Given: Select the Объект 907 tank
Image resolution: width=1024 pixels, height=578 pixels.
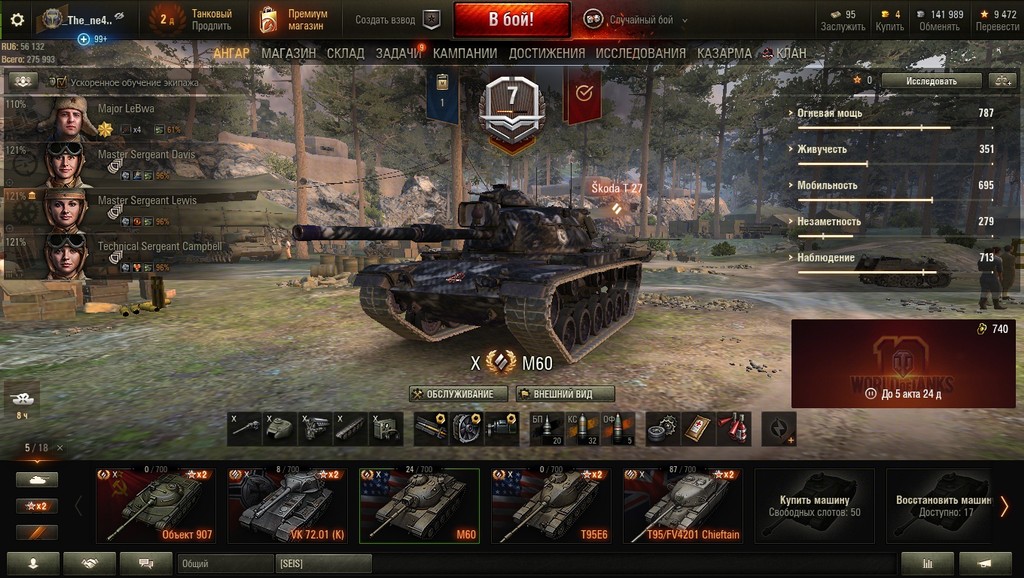Looking at the screenshot, I should [155, 505].
